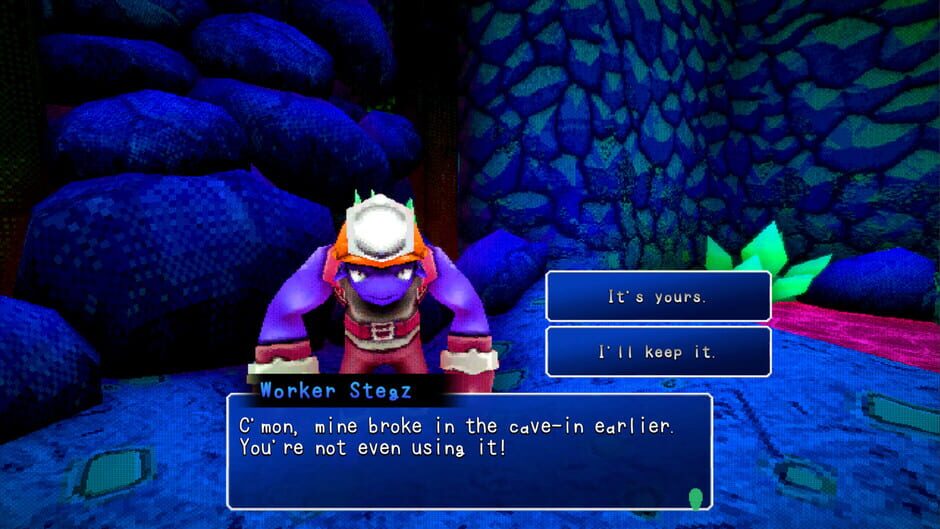Advance the dialogue with the green continue indicator
The width and height of the screenshot is (940, 529).
696,497
